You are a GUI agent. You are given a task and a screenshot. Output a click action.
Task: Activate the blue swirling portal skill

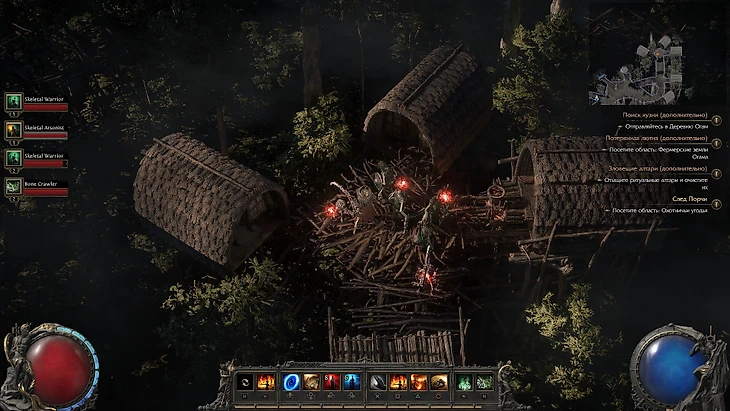291,381
